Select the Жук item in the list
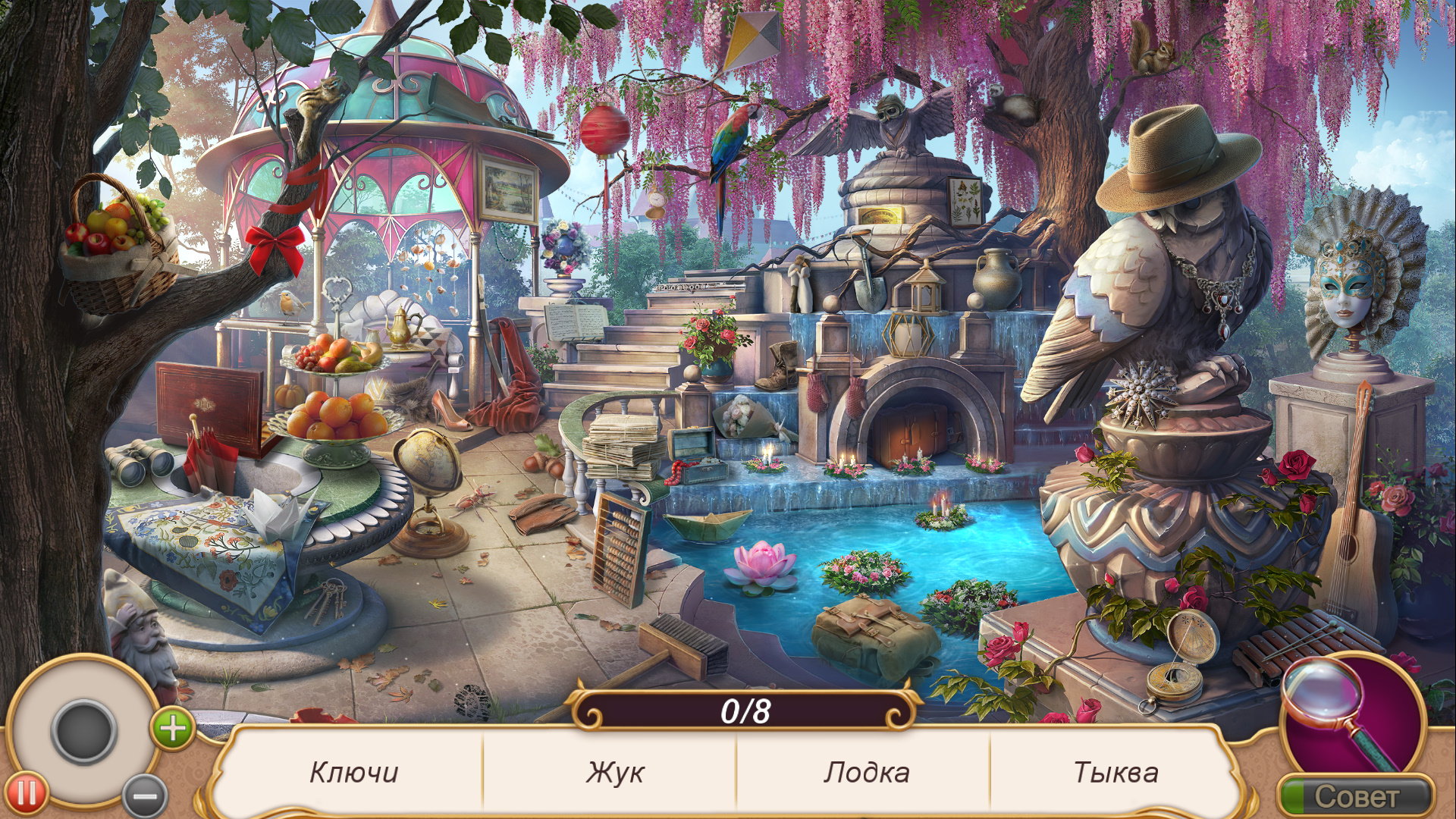 pos(614,772)
